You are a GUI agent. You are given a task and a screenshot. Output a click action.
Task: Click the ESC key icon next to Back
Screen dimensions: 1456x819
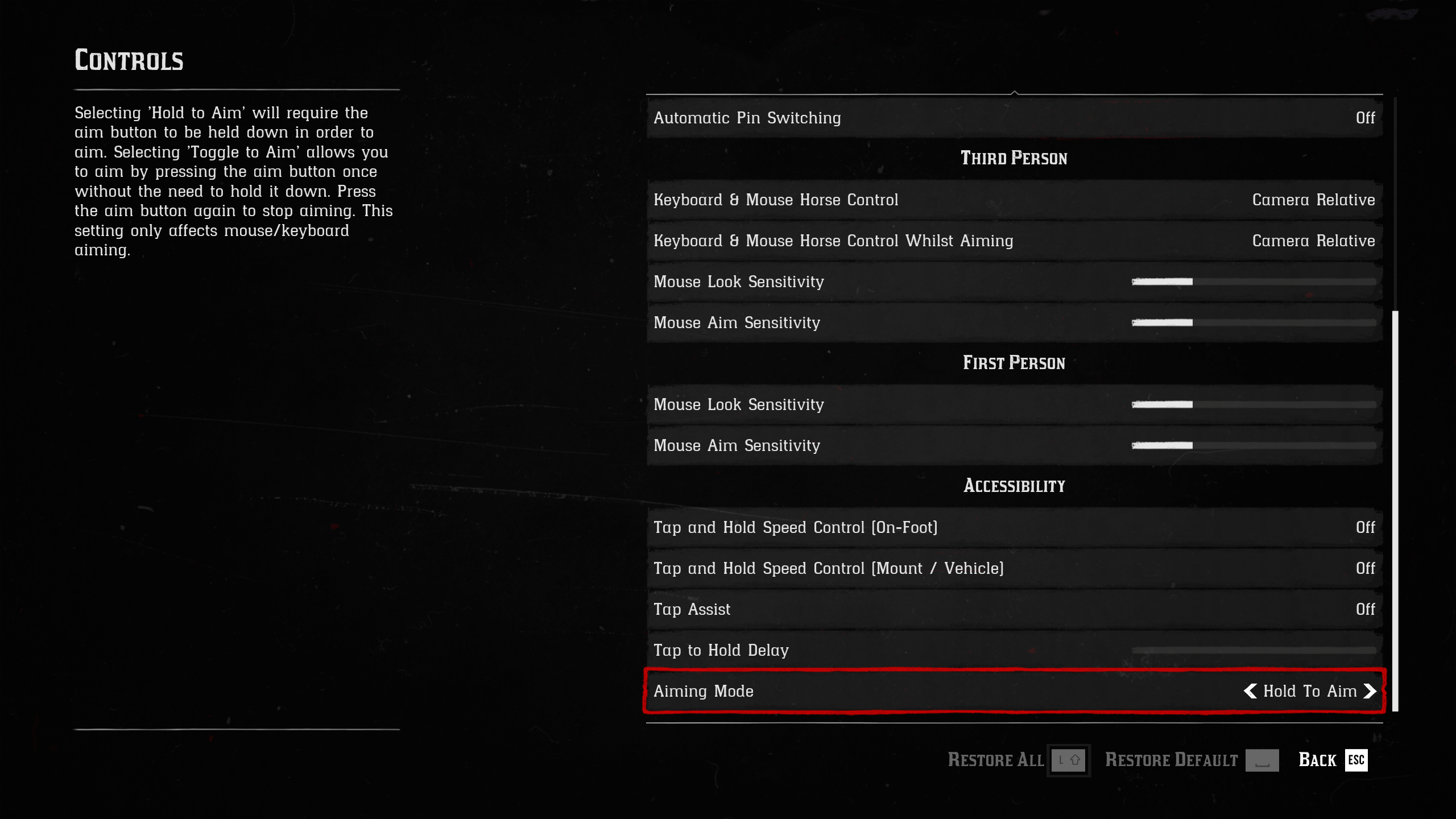(x=1358, y=760)
